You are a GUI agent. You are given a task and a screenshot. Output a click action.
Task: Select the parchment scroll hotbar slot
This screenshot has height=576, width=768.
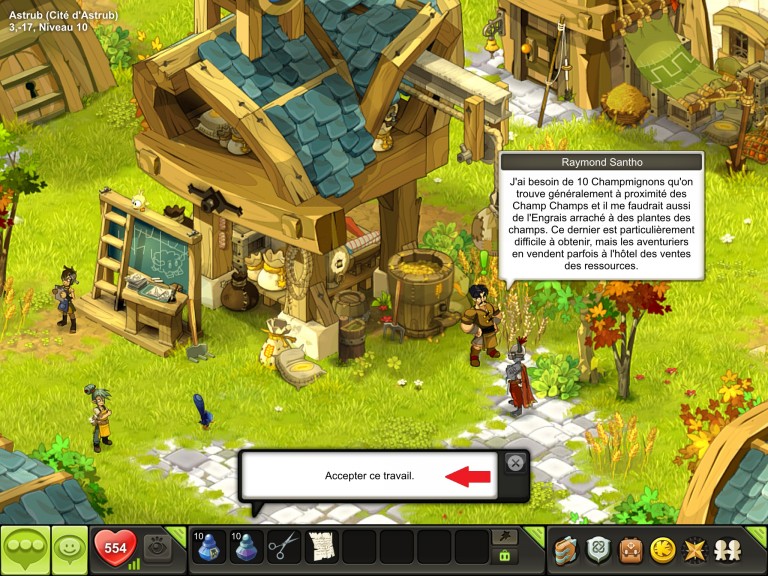click(320, 547)
